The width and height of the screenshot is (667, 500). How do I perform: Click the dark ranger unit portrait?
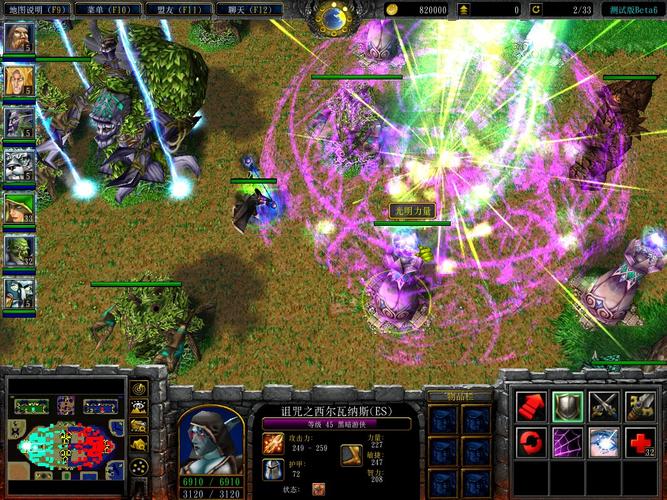coord(210,438)
